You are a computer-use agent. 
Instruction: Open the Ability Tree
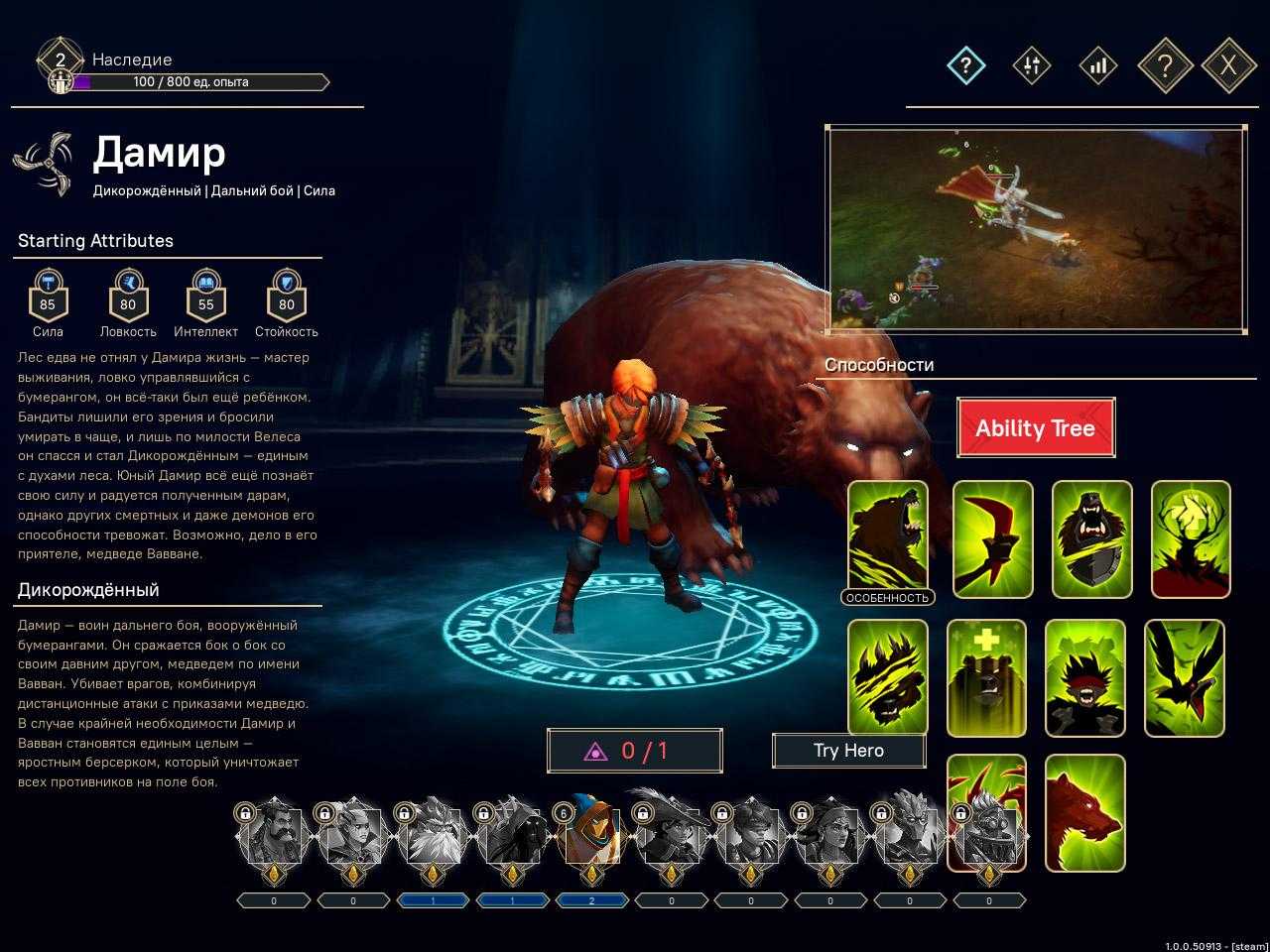(x=1035, y=427)
